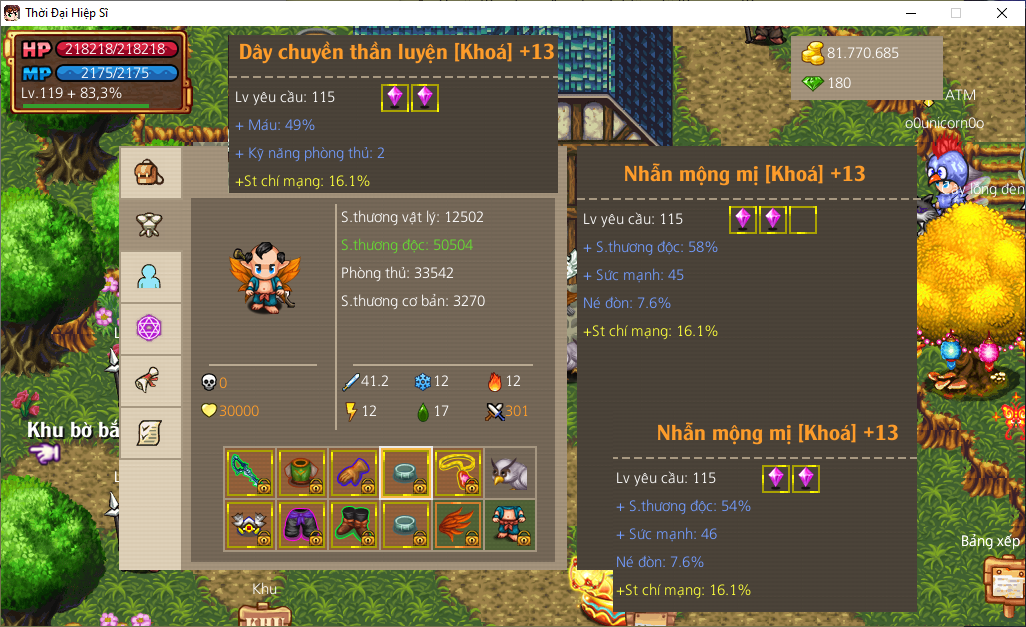The image size is (1026, 627).
Task: Close the game window
Action: pos(1002,13)
